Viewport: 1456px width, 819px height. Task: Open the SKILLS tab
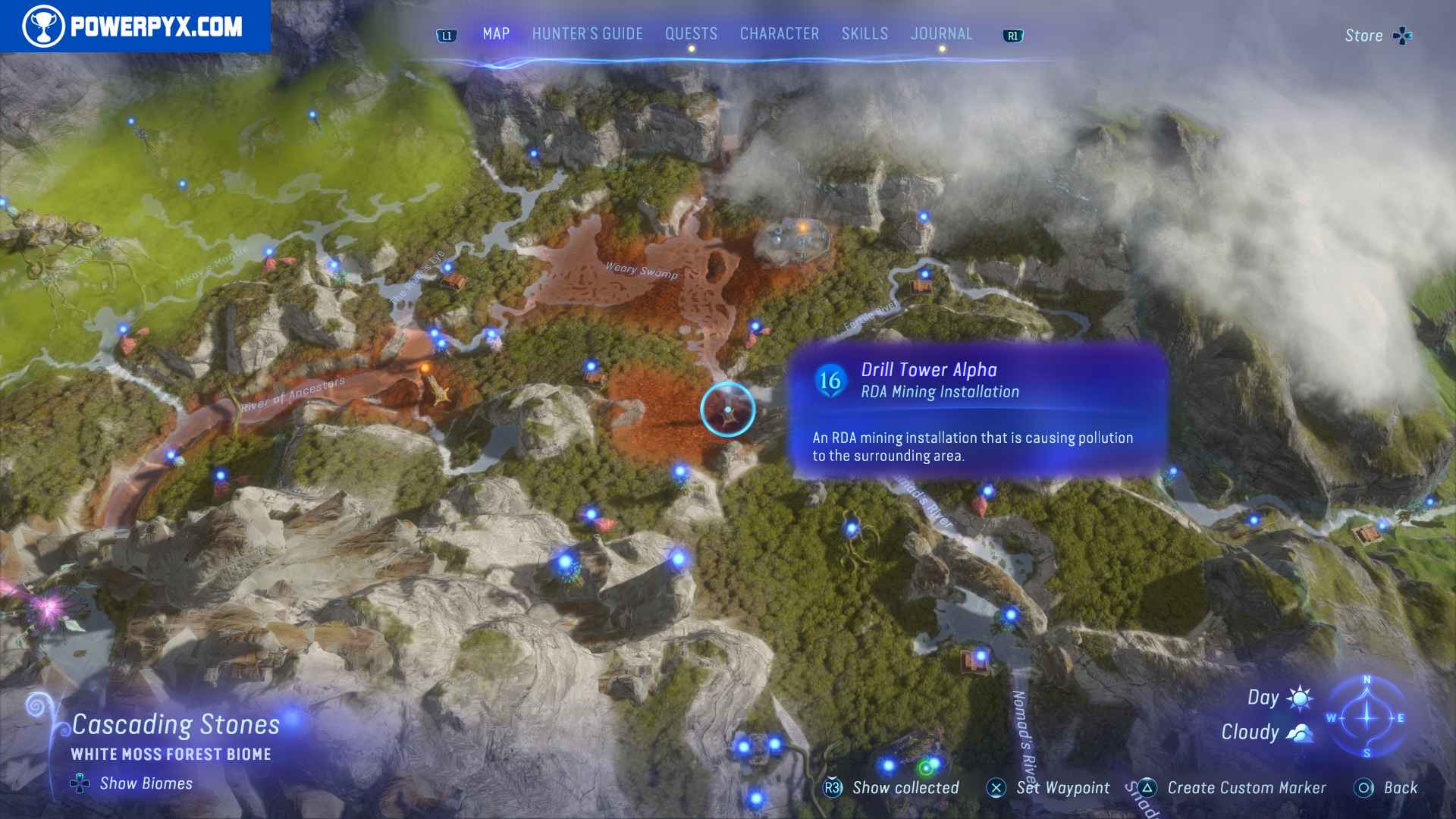tap(864, 33)
